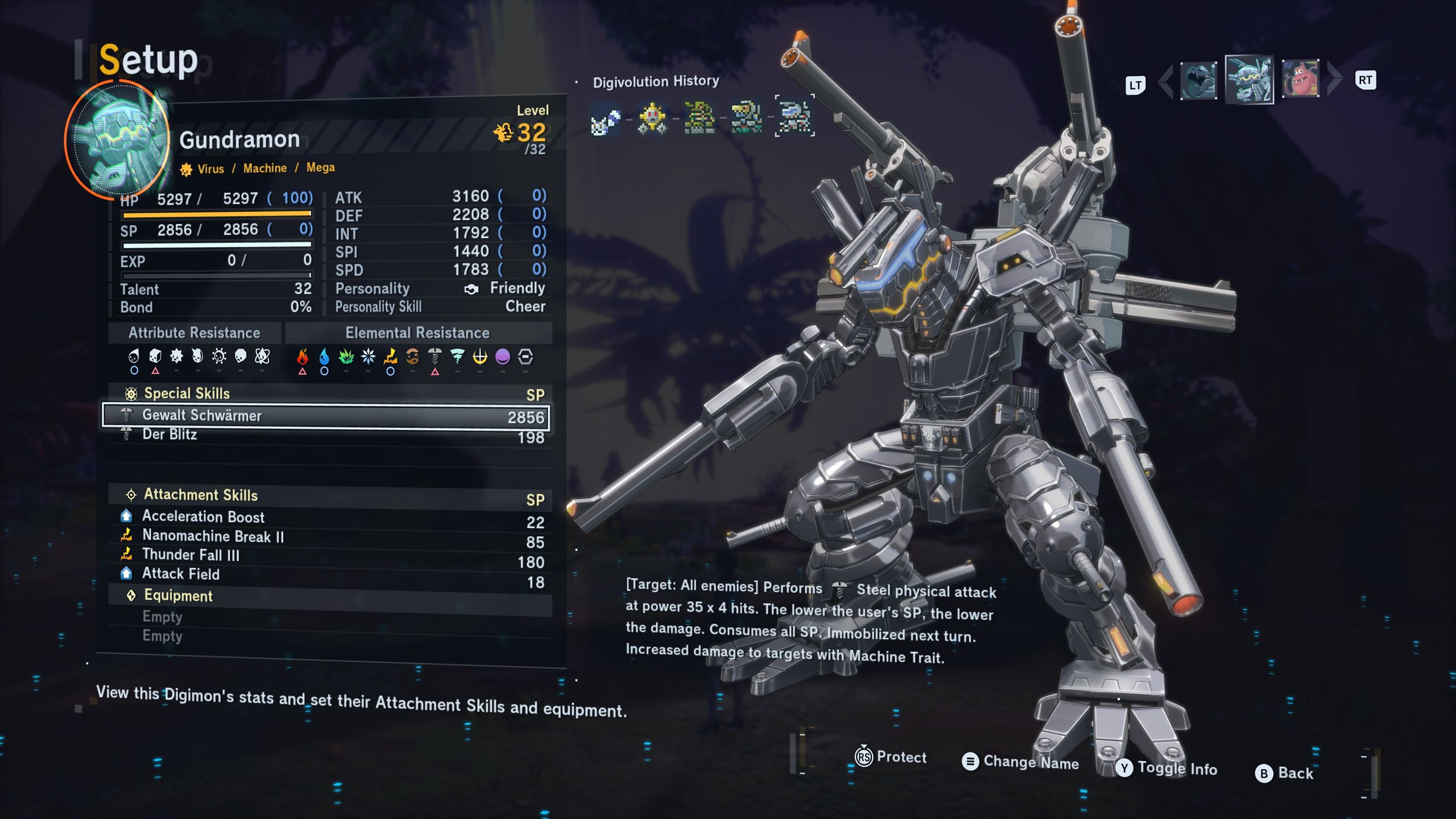Select the yellow star sprite in Digivolution History
This screenshot has height=819, width=1456.
click(652, 118)
